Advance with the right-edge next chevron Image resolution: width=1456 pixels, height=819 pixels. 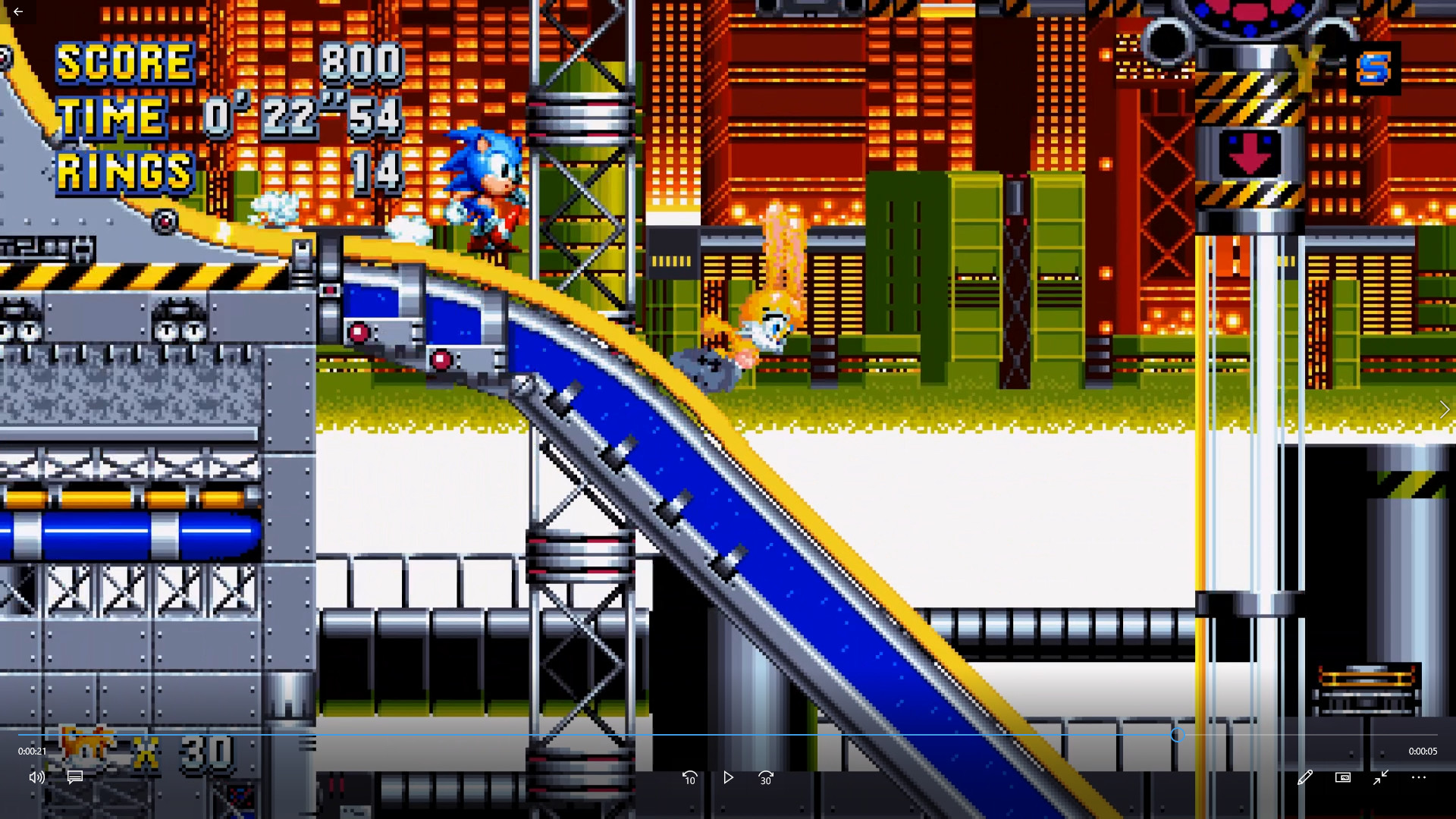pyautogui.click(x=1445, y=409)
